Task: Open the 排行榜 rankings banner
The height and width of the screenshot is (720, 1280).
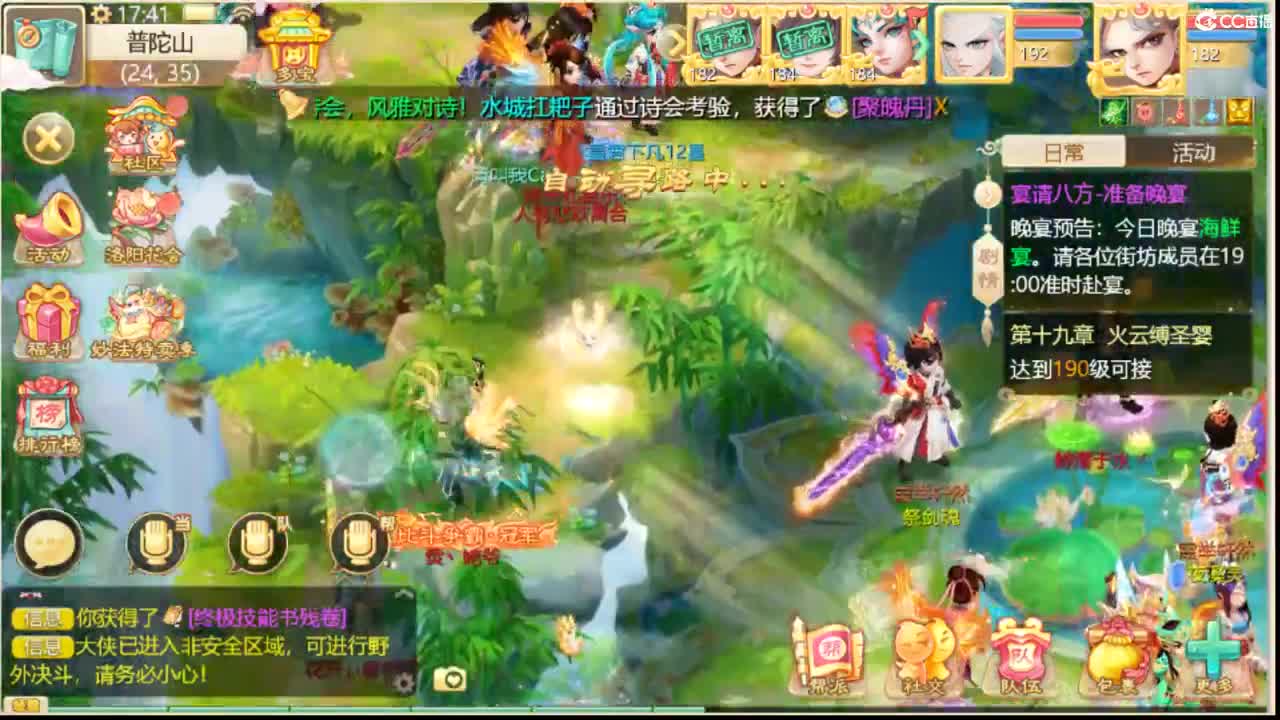Action: [48, 413]
